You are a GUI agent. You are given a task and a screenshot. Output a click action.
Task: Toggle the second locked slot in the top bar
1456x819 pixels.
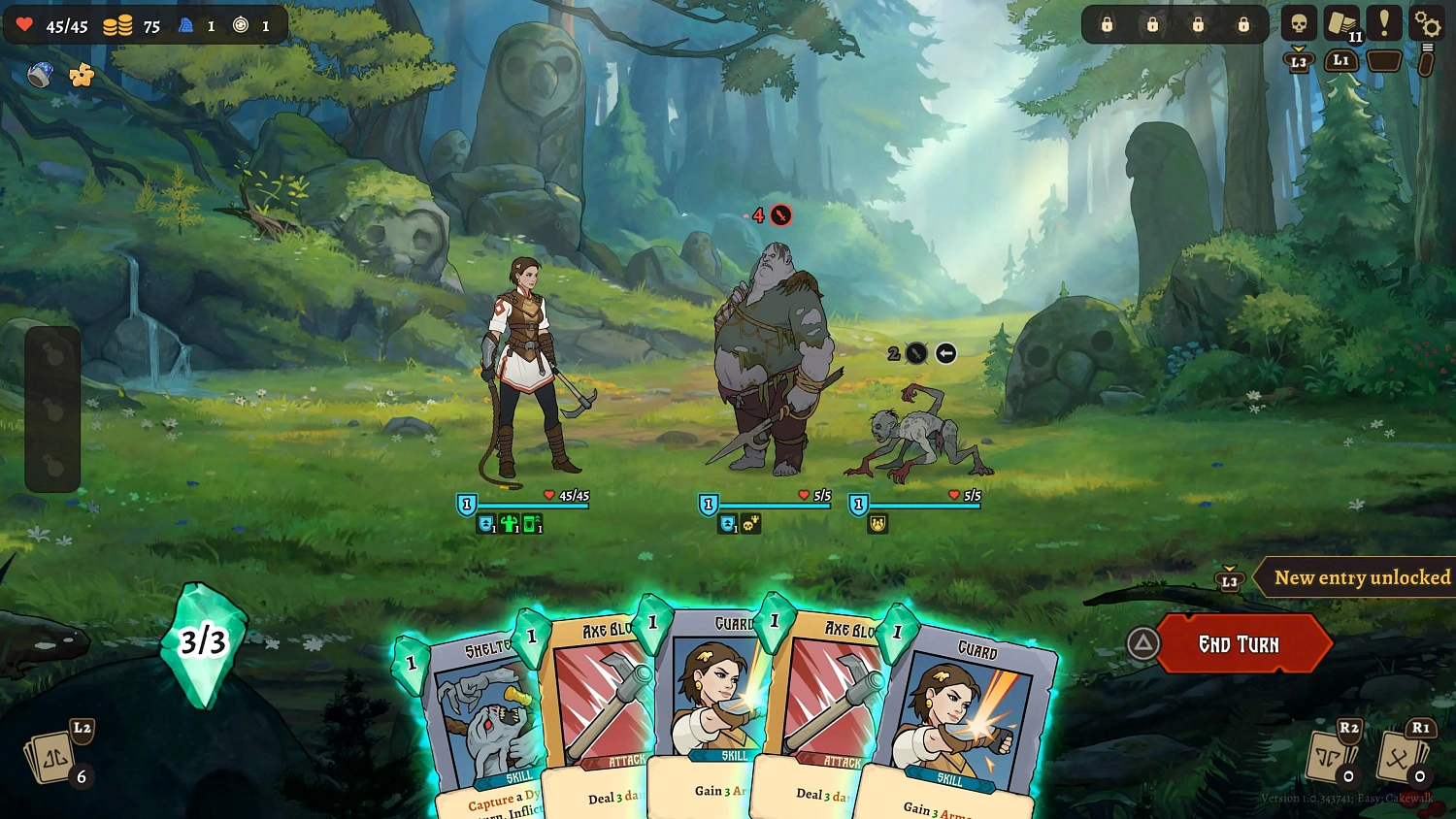click(1152, 23)
